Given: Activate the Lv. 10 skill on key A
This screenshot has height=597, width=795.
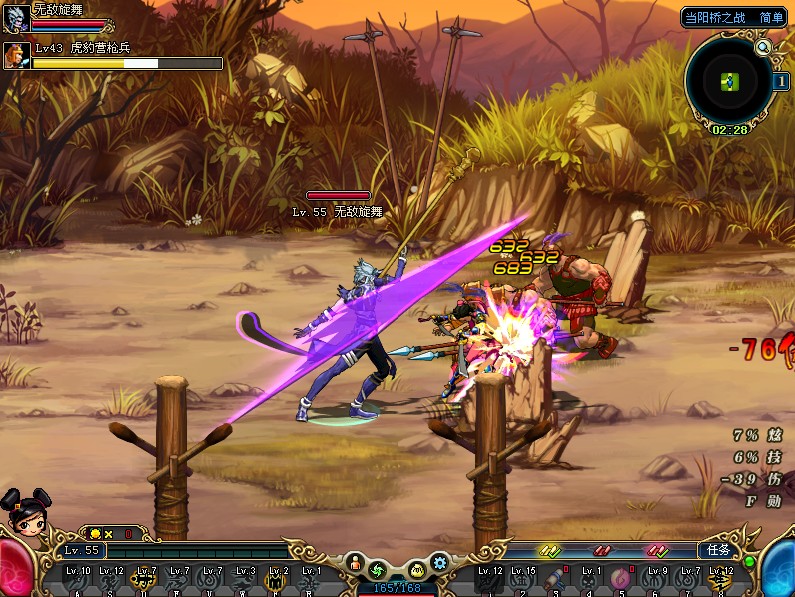Looking at the screenshot, I should click(x=78, y=582).
